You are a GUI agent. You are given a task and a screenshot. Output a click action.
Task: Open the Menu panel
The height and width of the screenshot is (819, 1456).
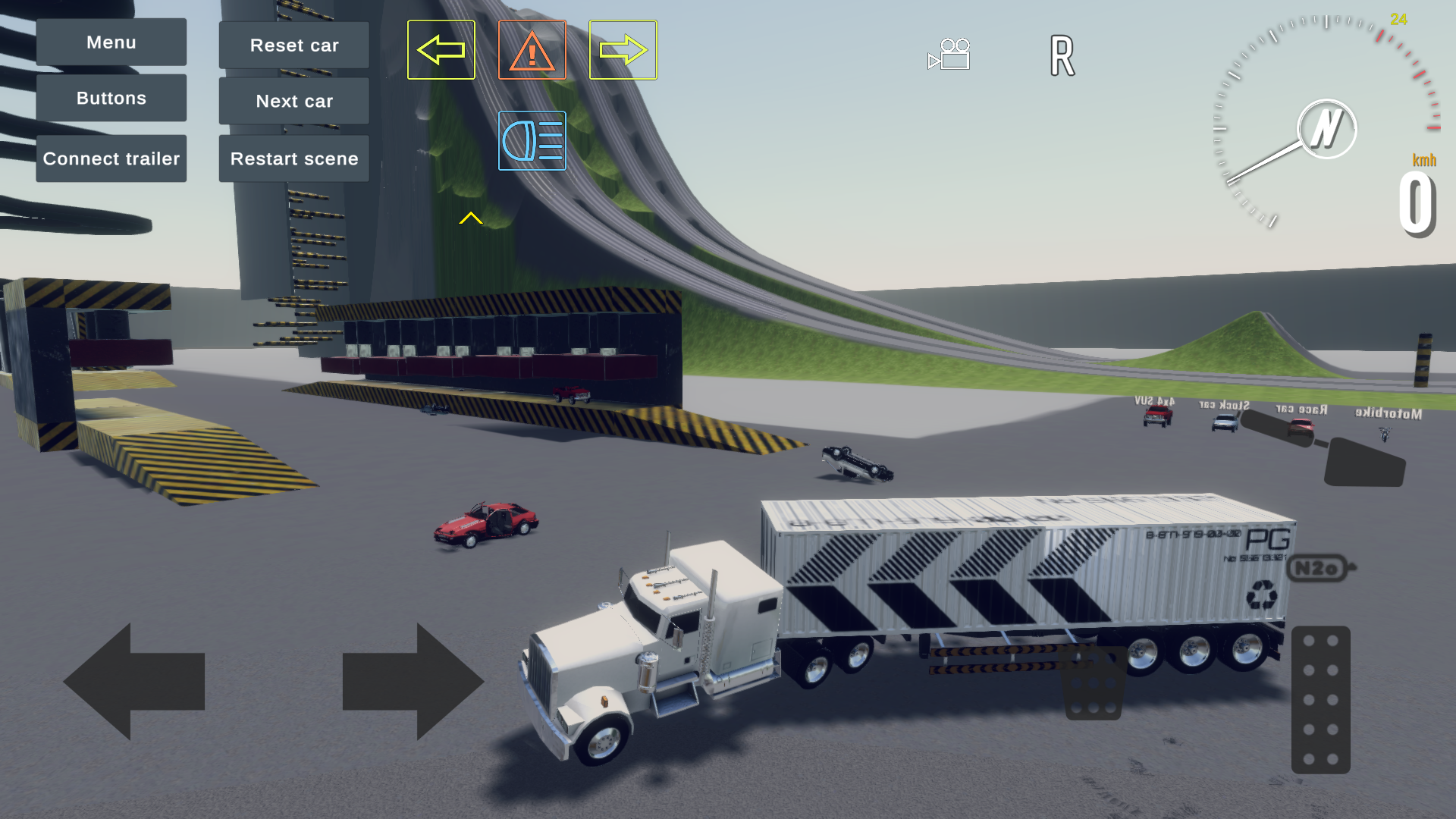111,42
